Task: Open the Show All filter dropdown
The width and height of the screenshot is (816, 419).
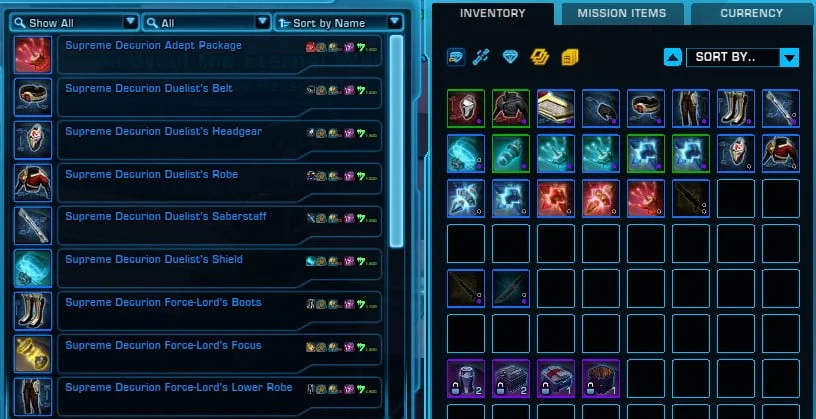Action: point(74,22)
